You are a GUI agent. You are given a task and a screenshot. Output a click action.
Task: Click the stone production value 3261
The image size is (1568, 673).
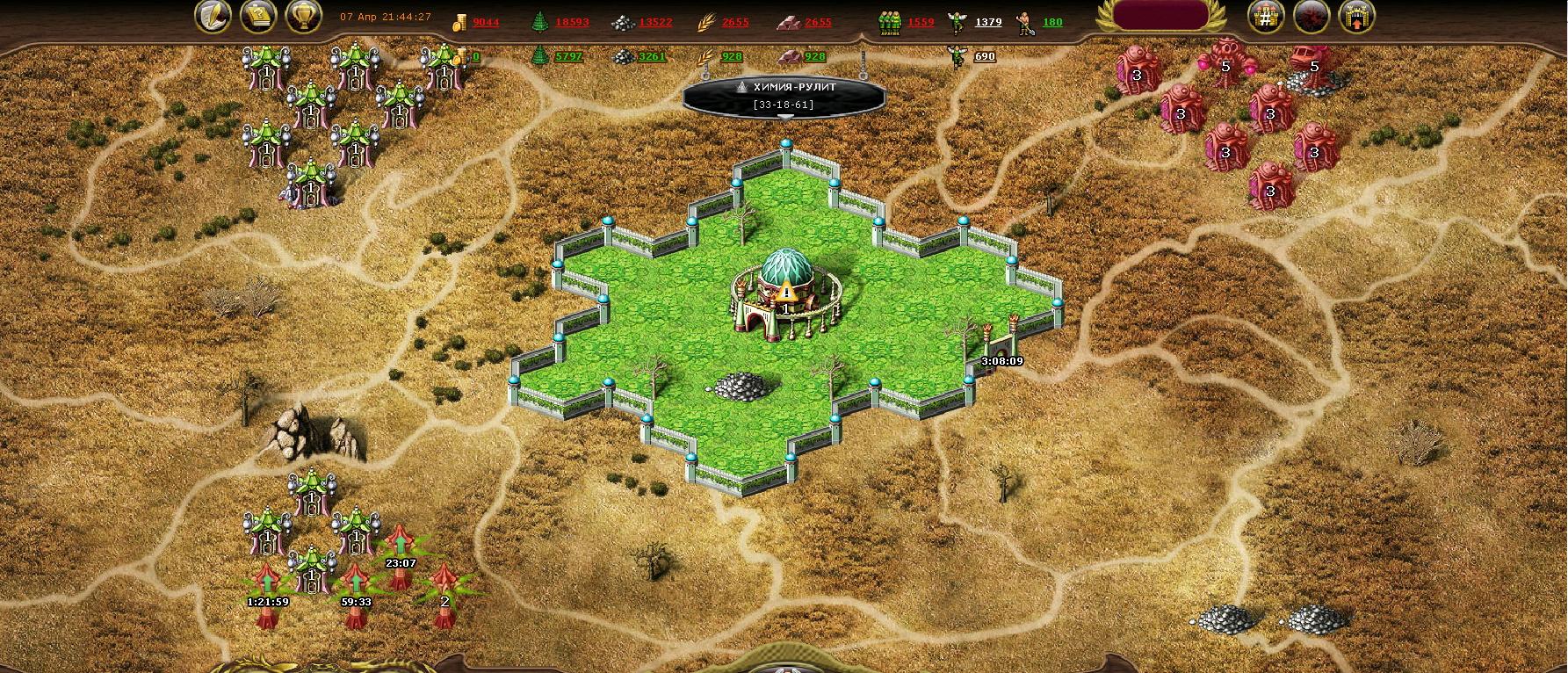pos(652,56)
